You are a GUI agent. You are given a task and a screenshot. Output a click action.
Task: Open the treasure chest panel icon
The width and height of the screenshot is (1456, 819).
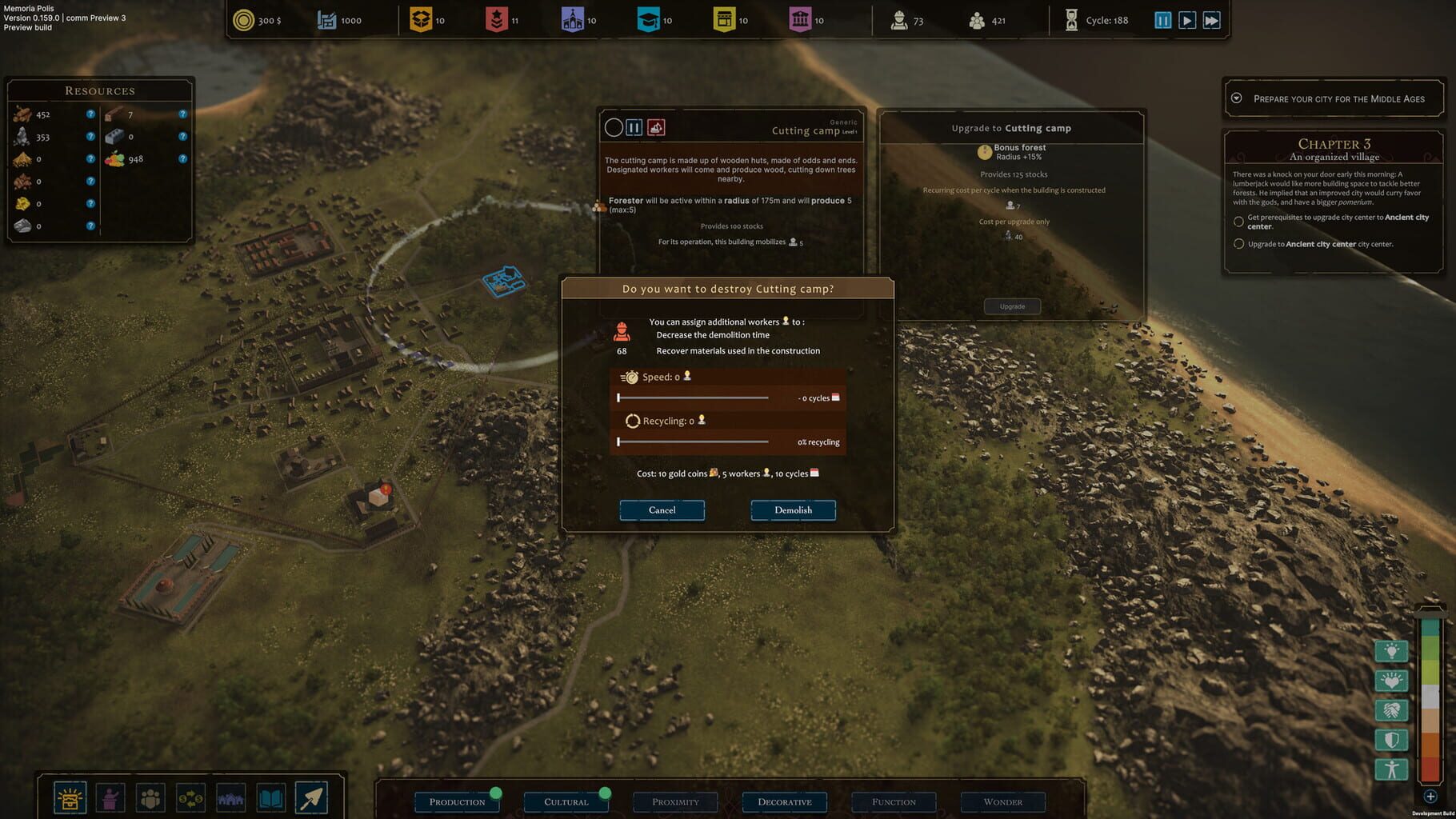point(70,797)
